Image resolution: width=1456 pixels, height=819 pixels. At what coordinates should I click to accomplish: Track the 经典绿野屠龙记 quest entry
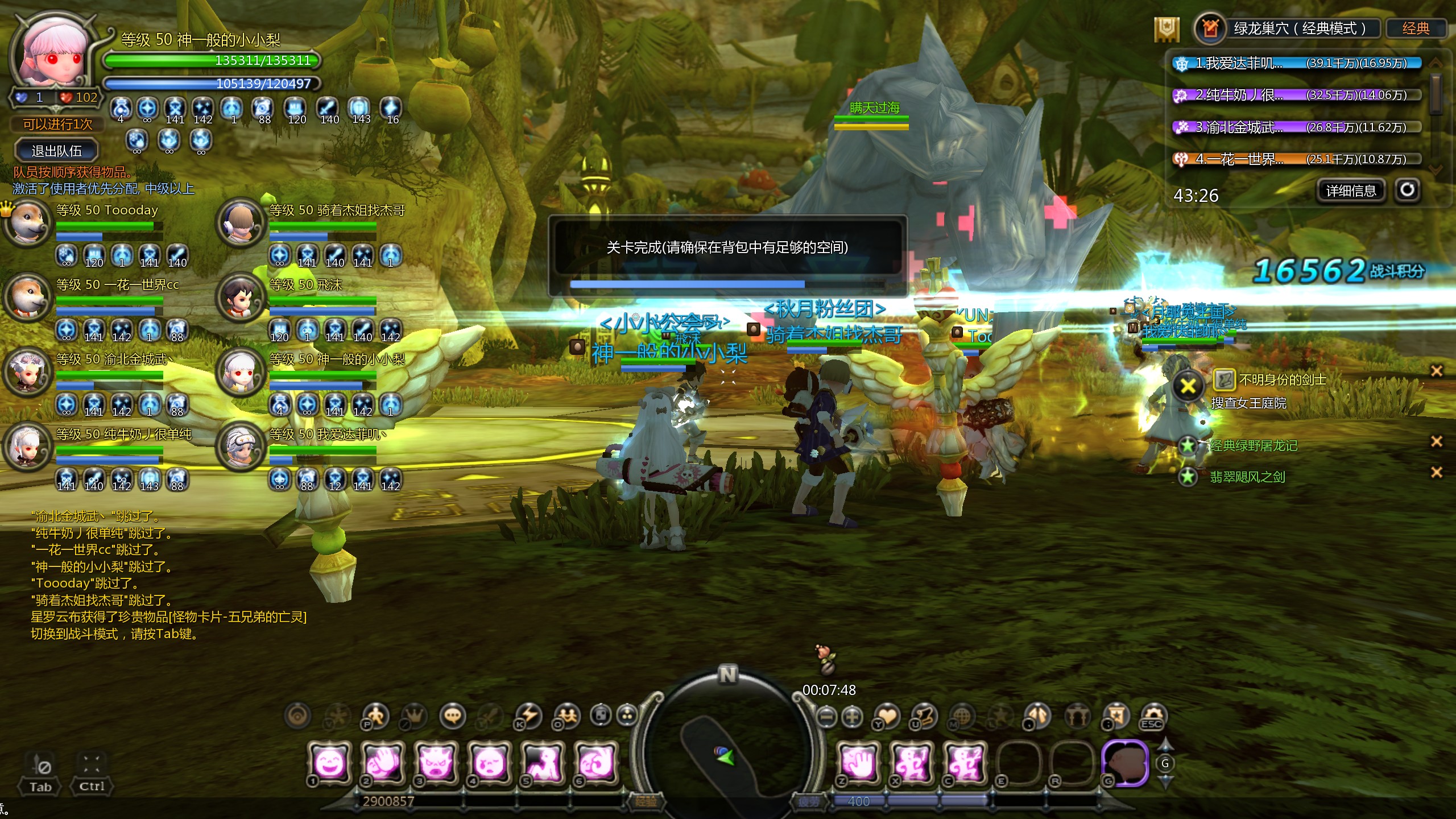click(x=1253, y=445)
